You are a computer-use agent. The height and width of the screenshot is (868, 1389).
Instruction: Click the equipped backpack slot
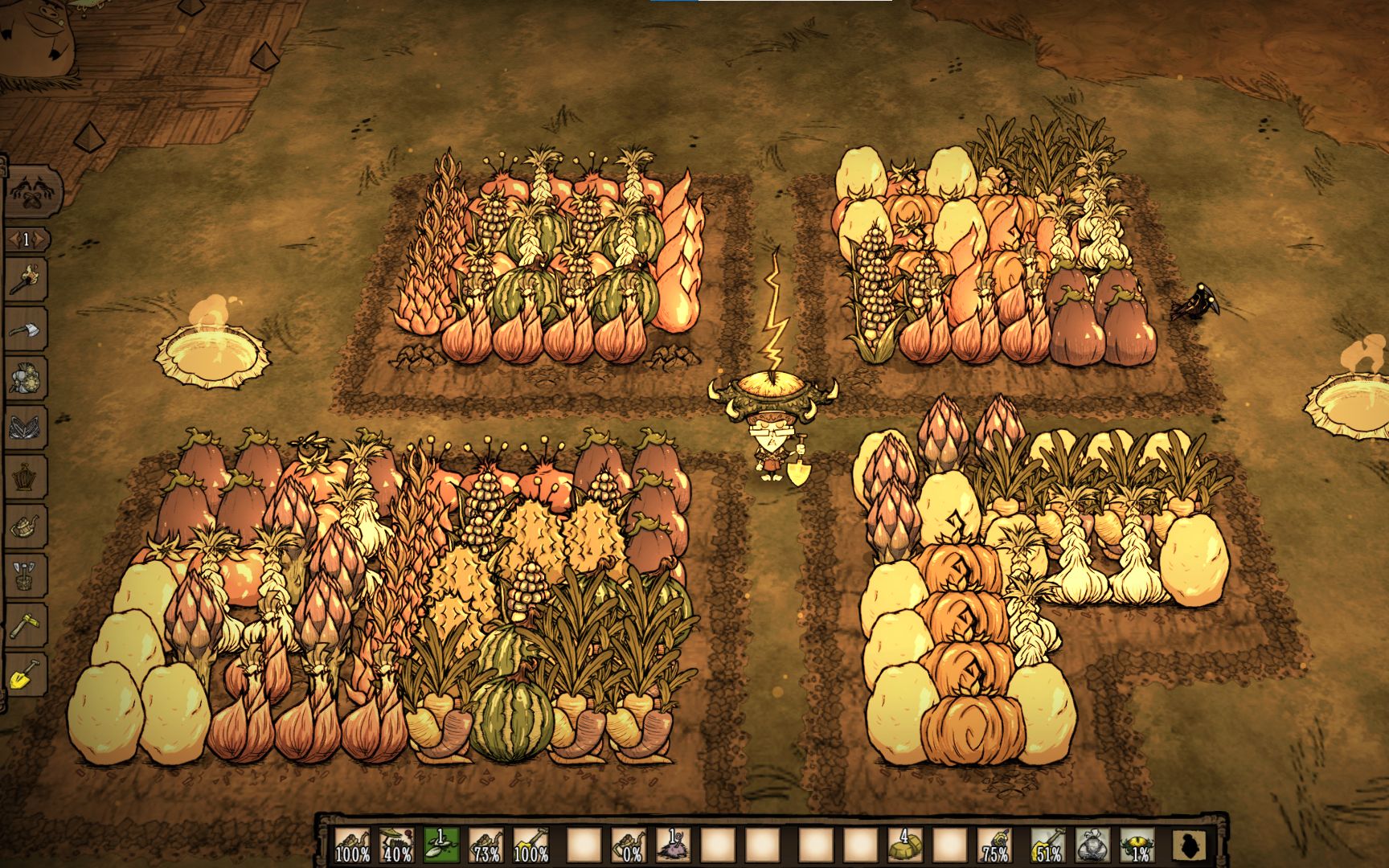1092,845
